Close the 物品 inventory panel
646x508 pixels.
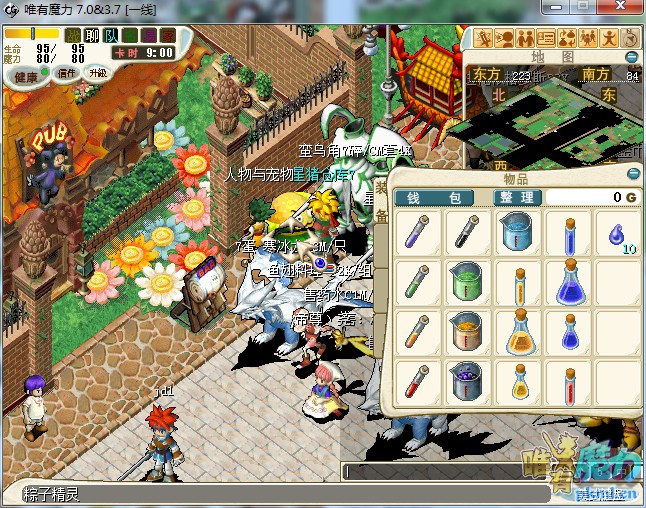[632, 174]
